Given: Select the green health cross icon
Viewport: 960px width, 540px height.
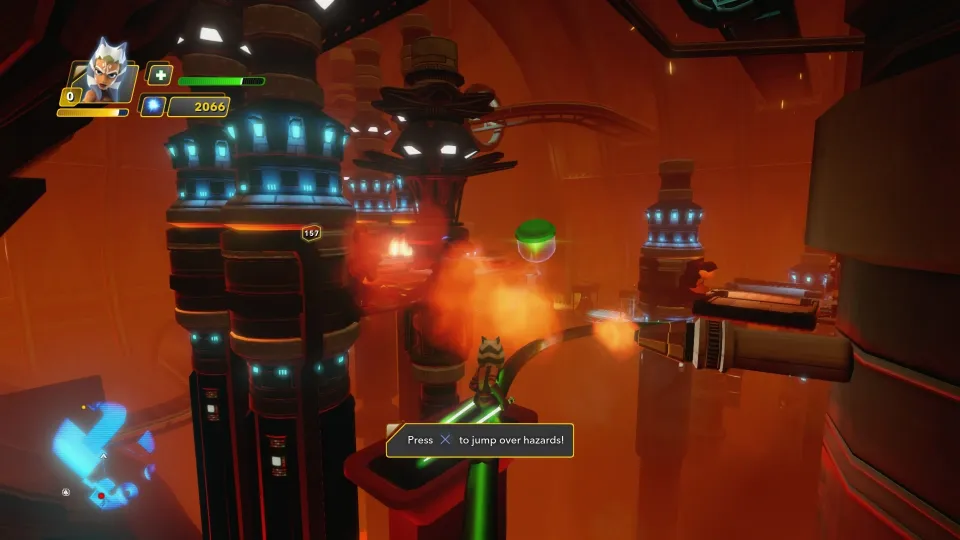Looking at the screenshot, I should point(159,75).
